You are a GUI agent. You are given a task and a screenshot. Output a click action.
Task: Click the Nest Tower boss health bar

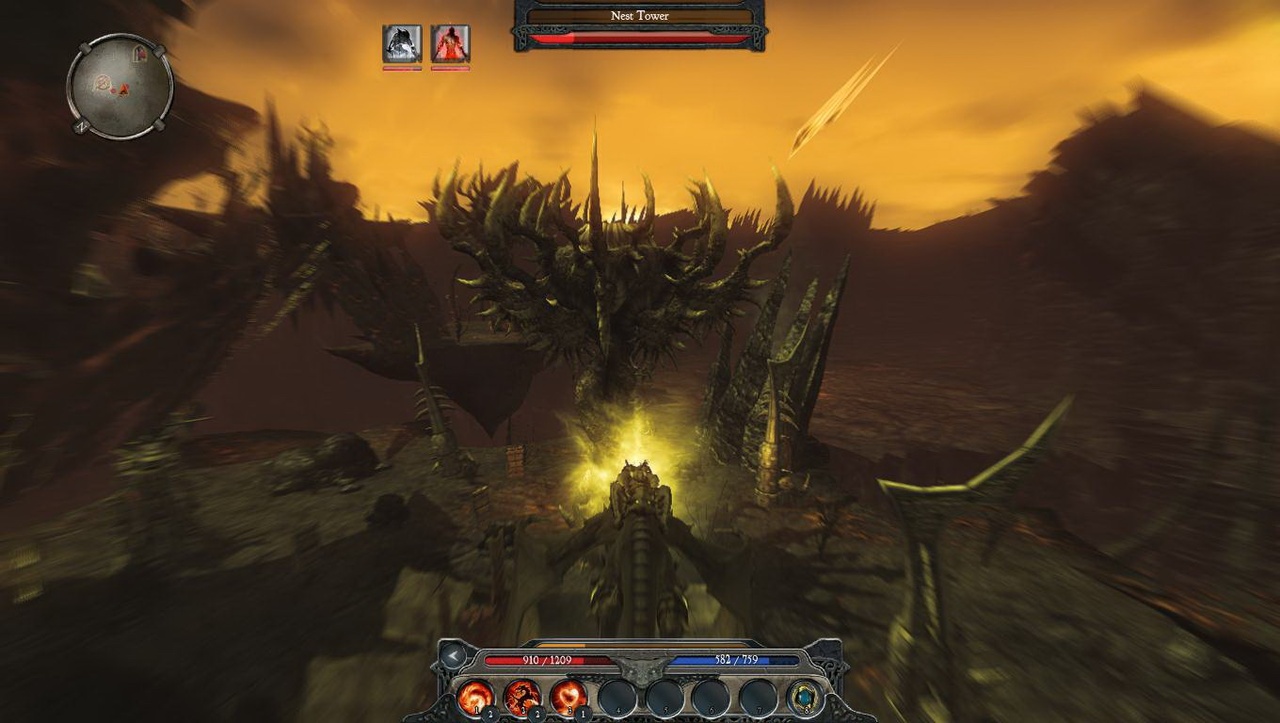coord(637,39)
